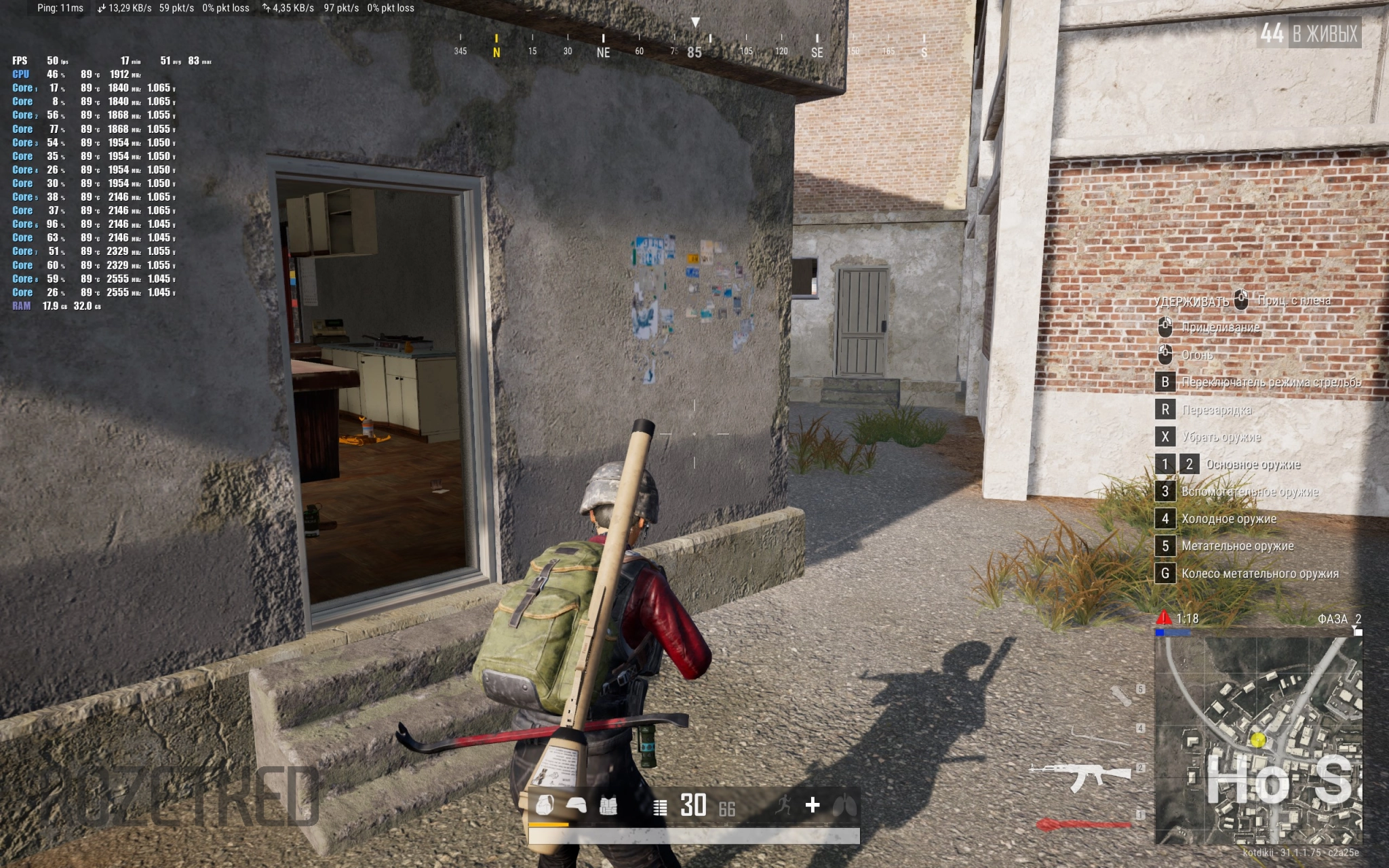Click the yellow player marker on the minimap
Screen dimensions: 1389x868
pos(1258,740)
